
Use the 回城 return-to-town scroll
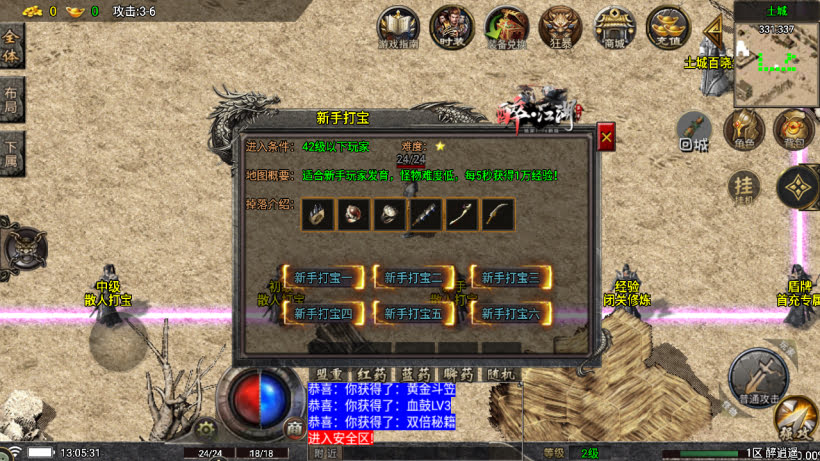[x=694, y=129]
